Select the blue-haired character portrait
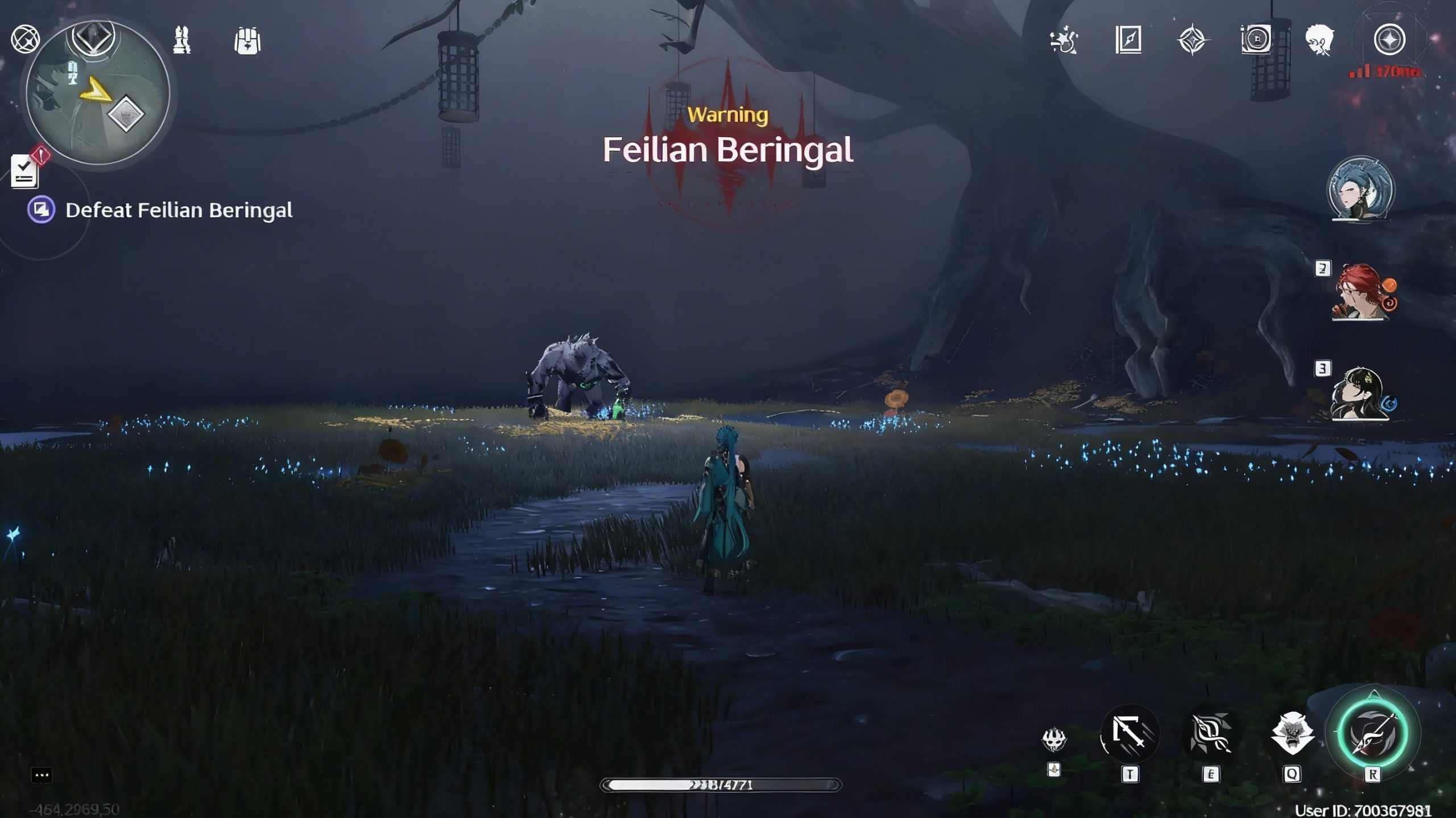The width and height of the screenshot is (1456, 818). point(1360,189)
